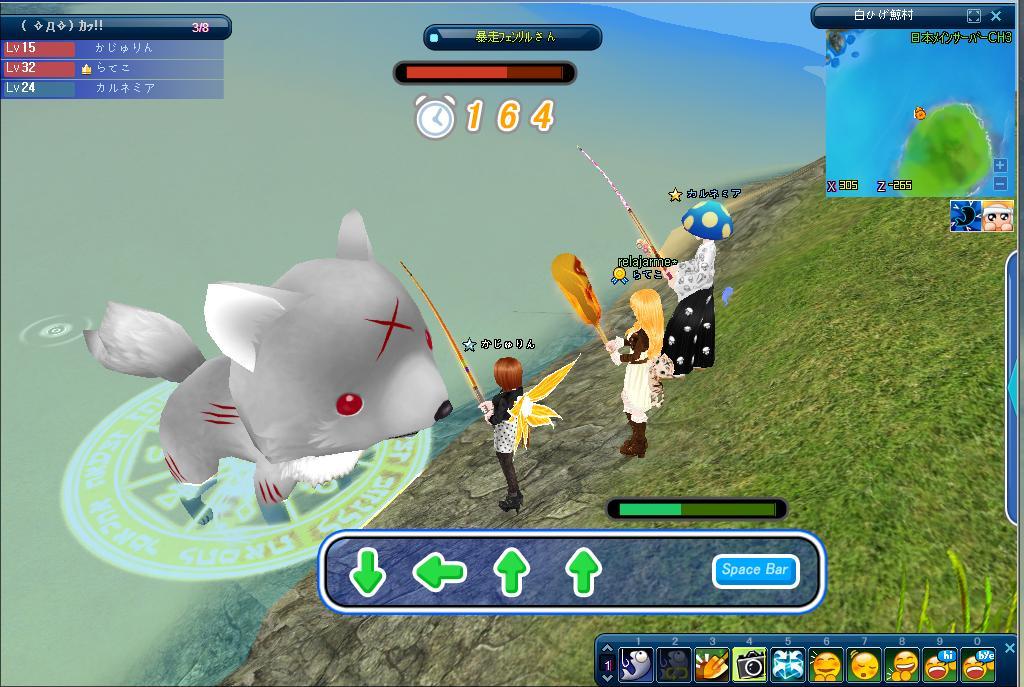
Task: Close the minimap window
Action: 996,16
